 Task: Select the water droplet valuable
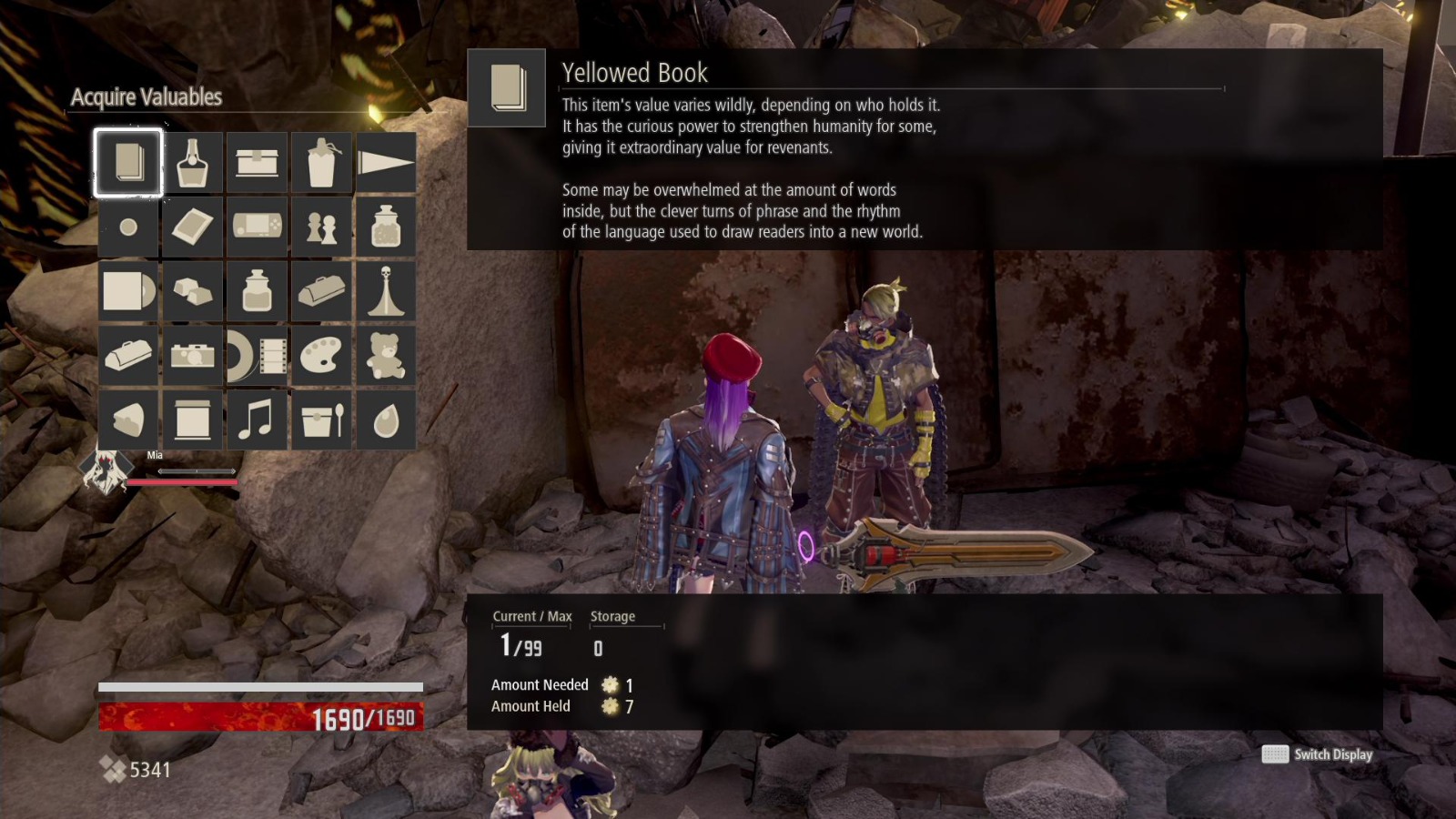(386, 419)
